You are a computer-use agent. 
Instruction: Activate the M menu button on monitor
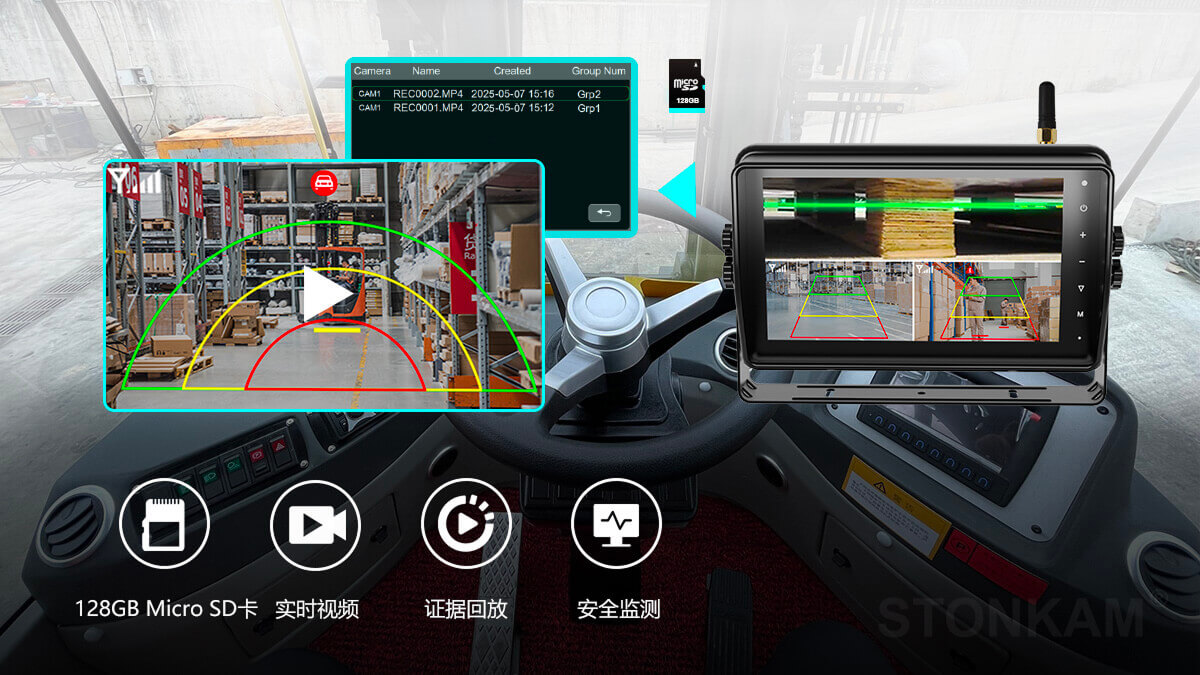point(1082,314)
